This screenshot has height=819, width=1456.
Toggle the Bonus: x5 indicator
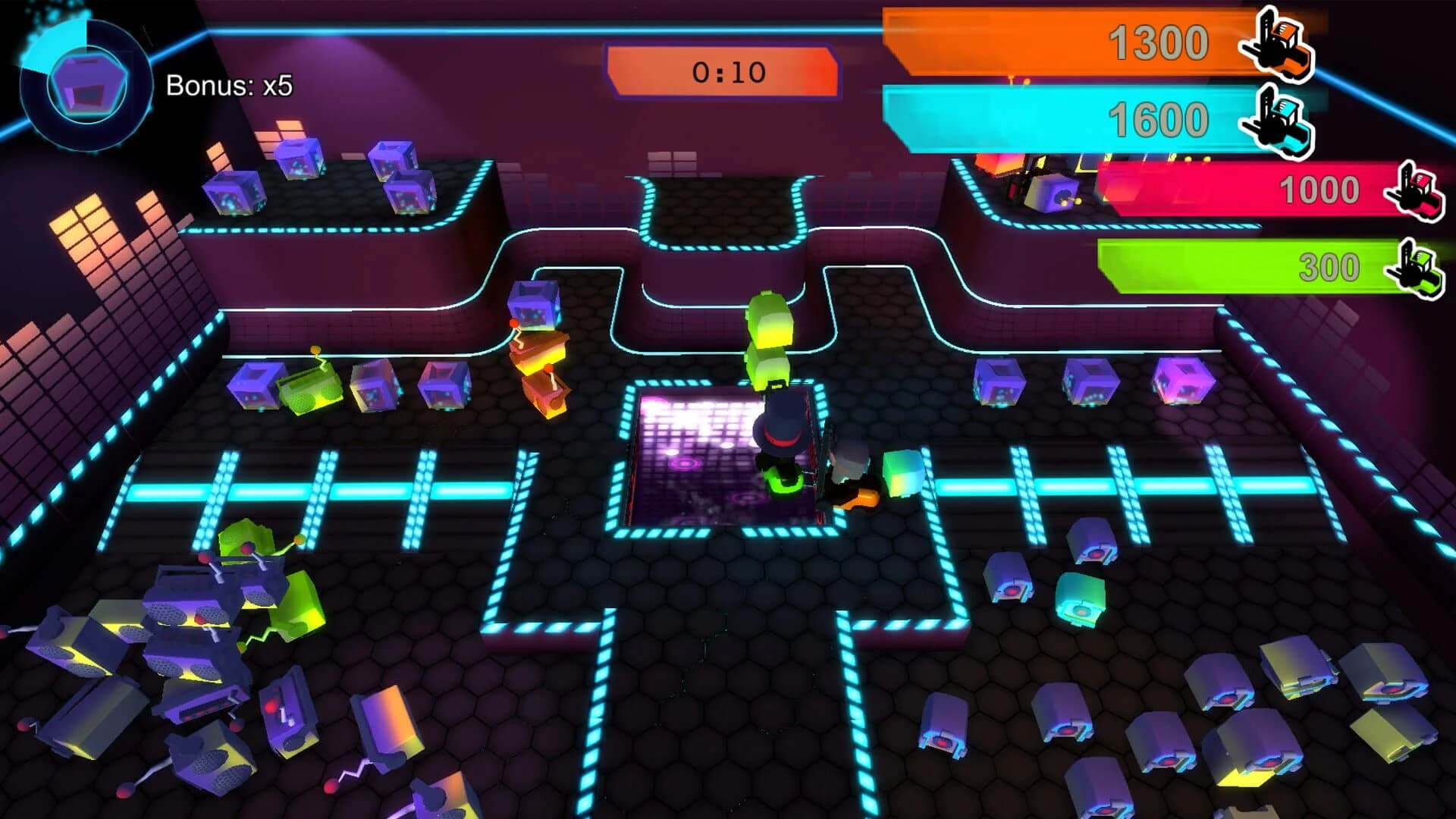(231, 85)
